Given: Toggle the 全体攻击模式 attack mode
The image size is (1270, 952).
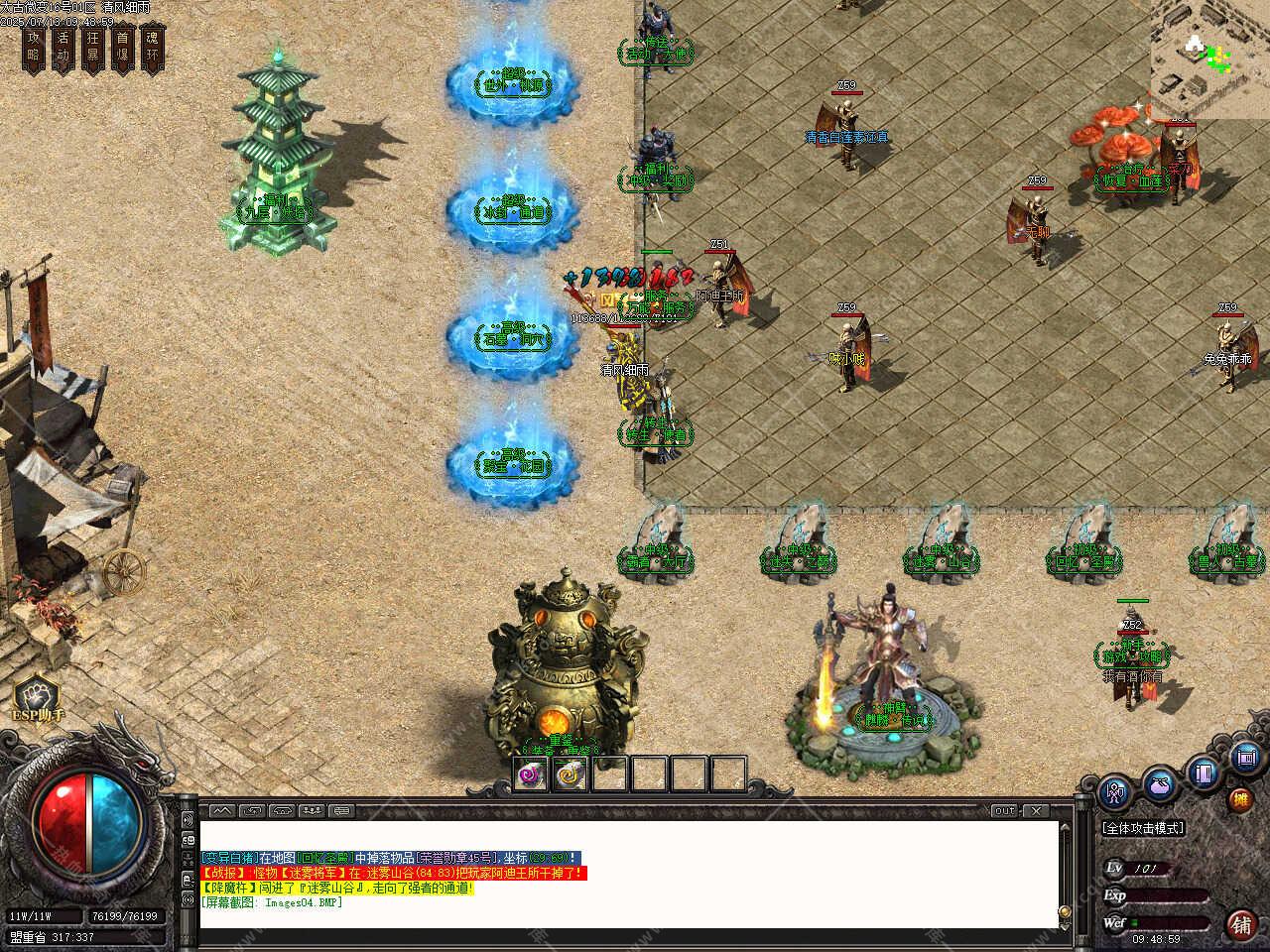Looking at the screenshot, I should 1143,828.
